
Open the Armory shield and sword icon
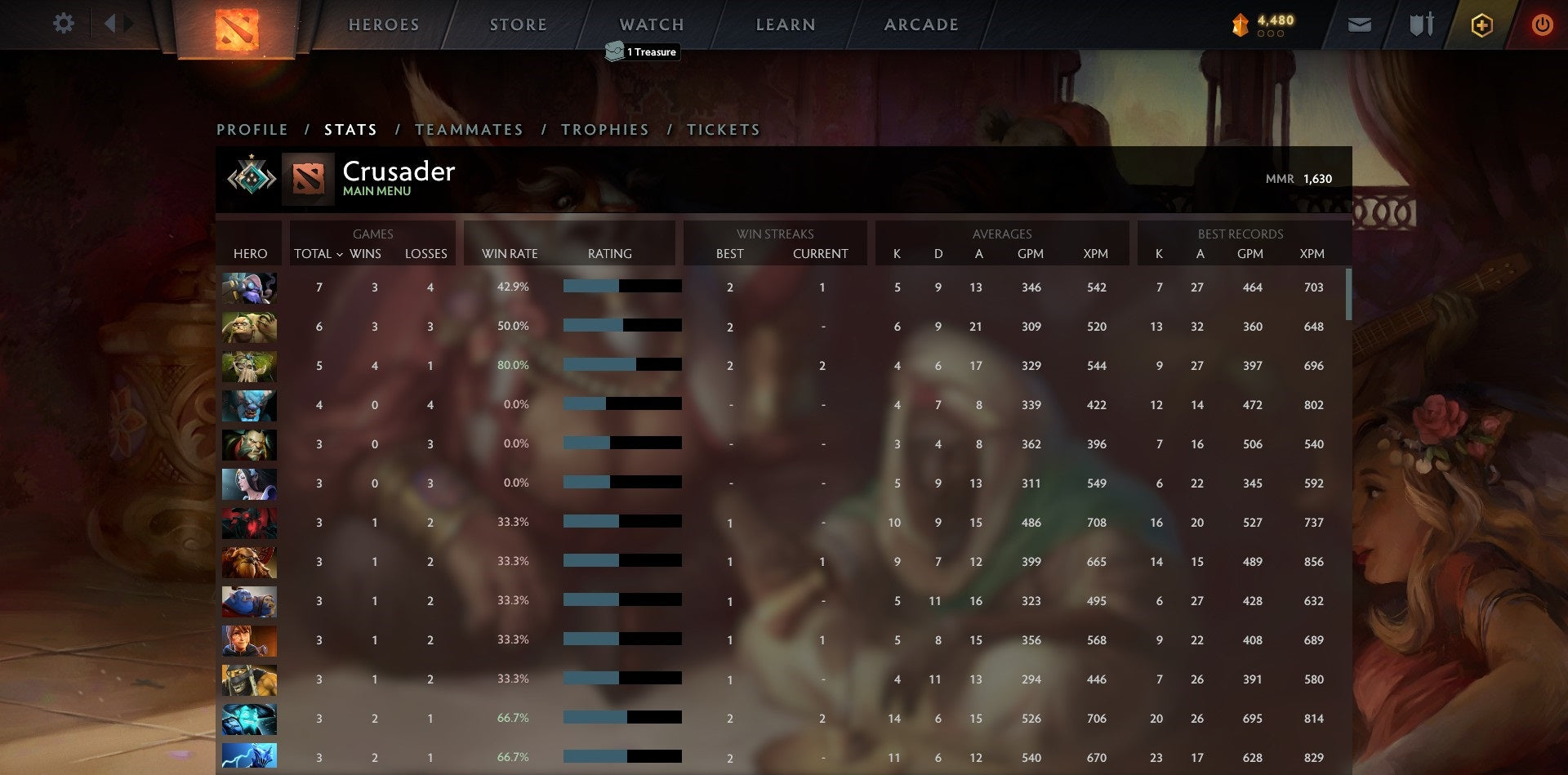point(1421,24)
